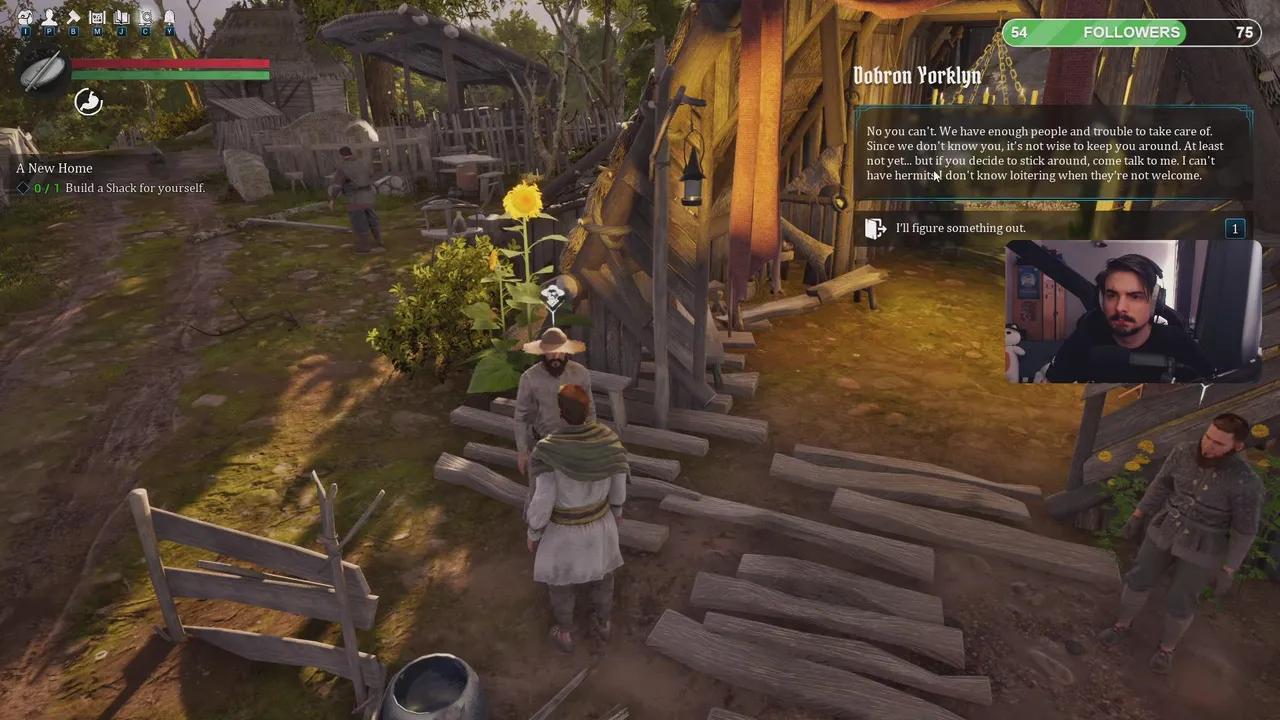Choose the reply "I'll figure something out."
Viewport: 1280px width, 720px height.
point(960,228)
